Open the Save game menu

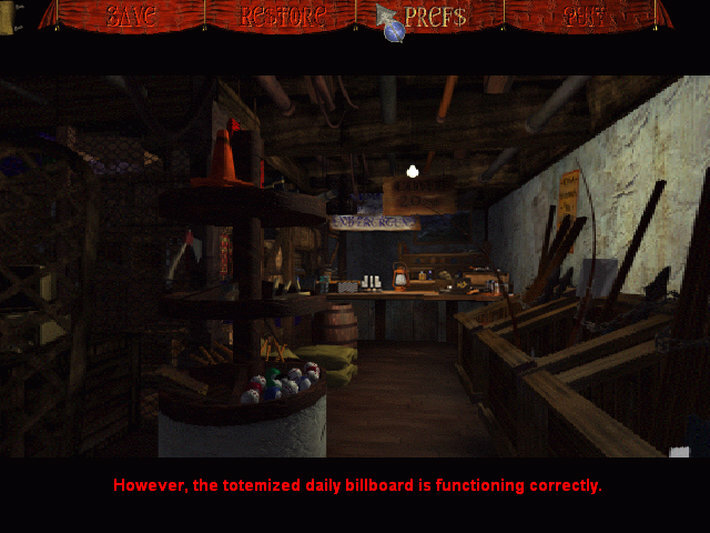coord(131,16)
